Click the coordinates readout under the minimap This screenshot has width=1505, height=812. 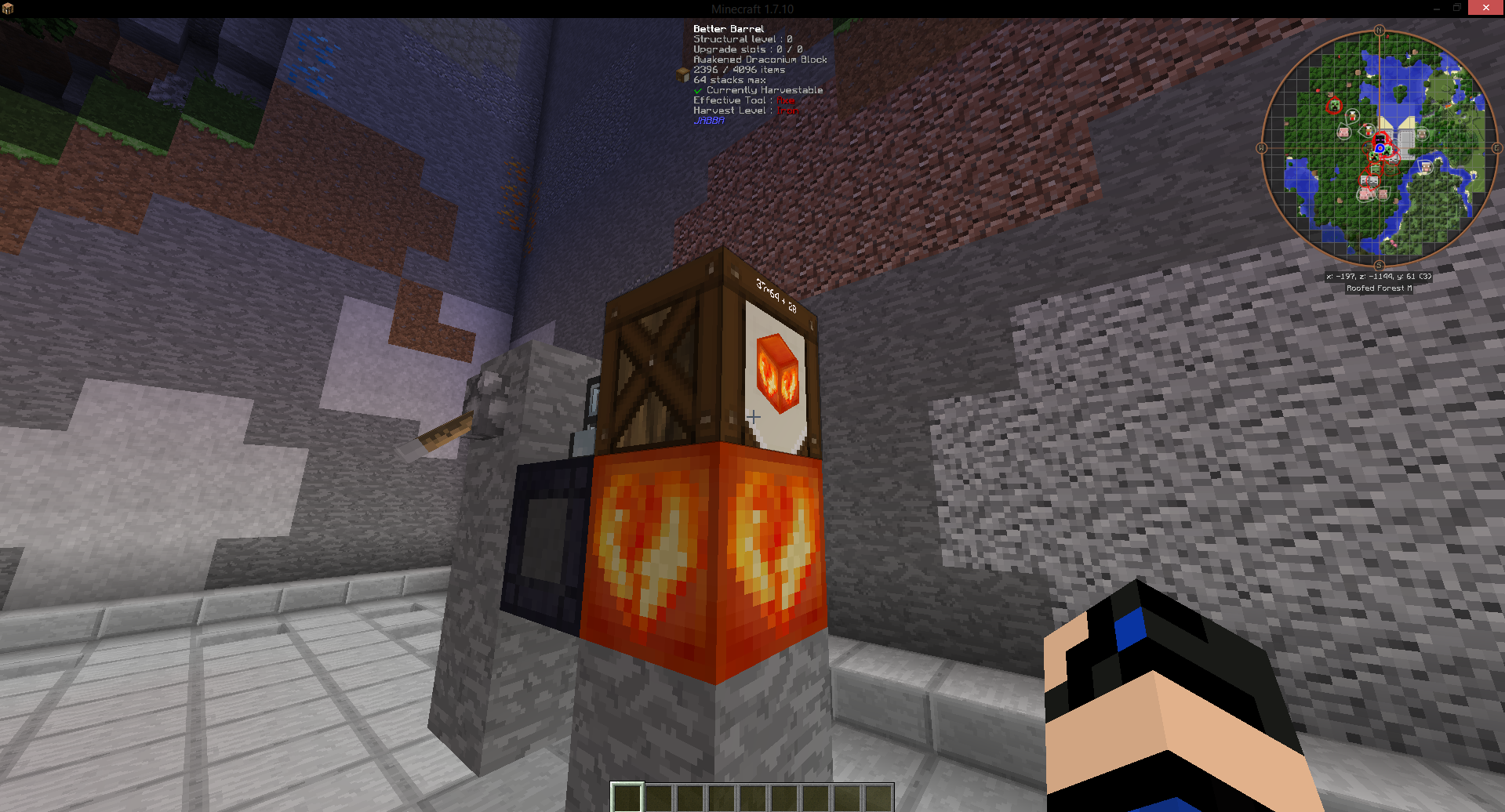pos(1379,277)
